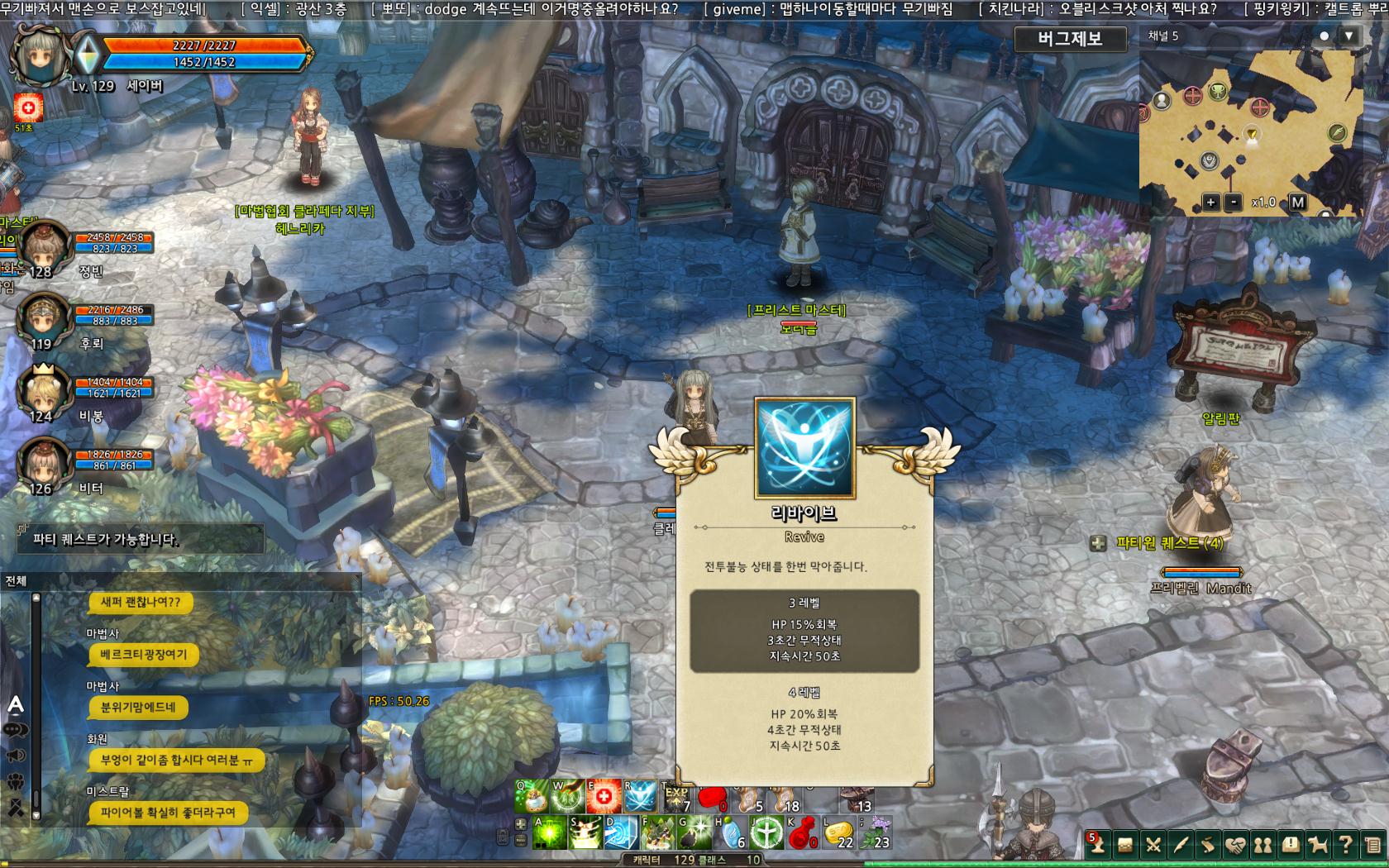Click the 파티원 퀘스트 (4) party quest tracker

(1168, 543)
